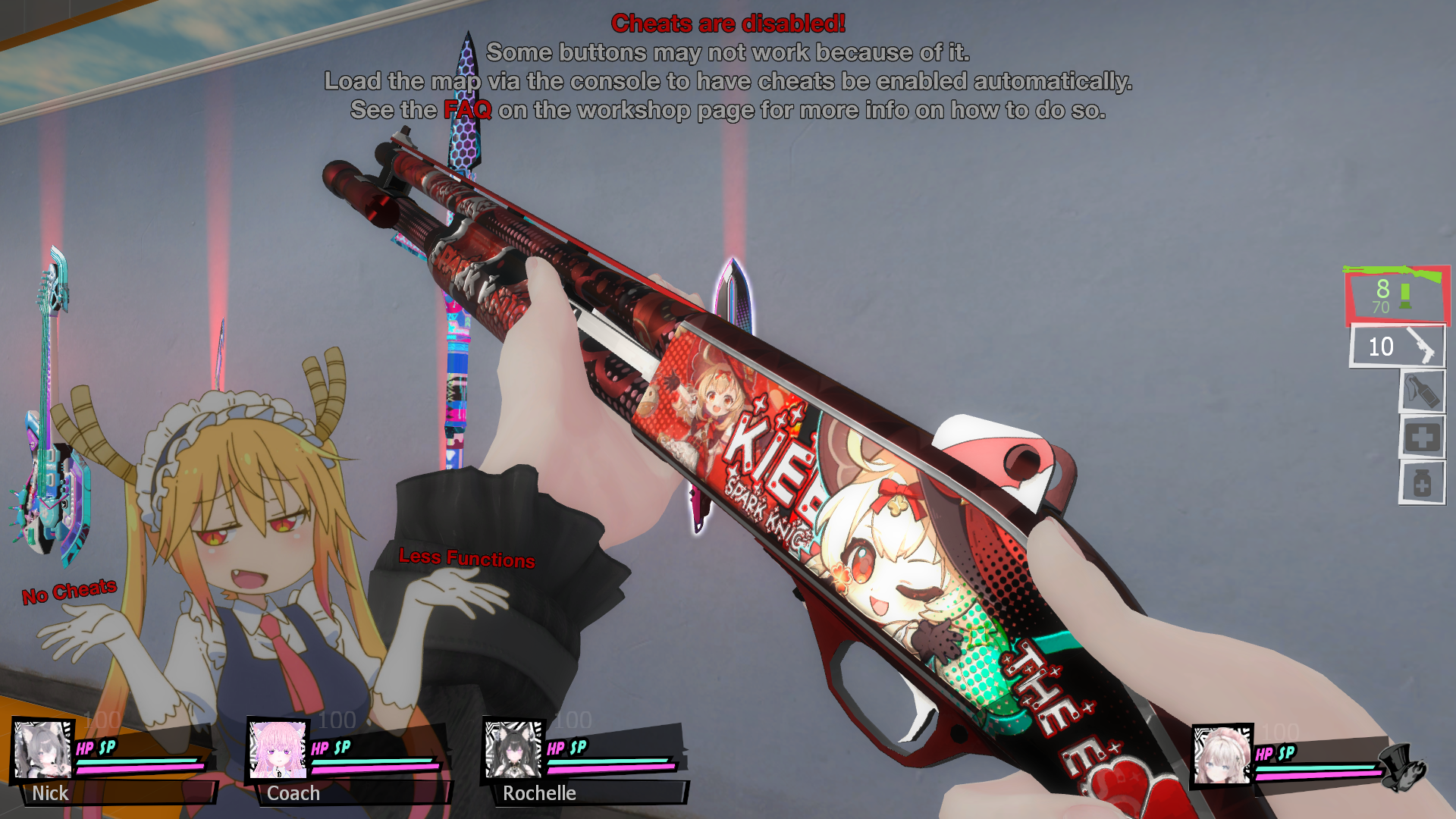Click Nick's teammate portrait

point(43,750)
